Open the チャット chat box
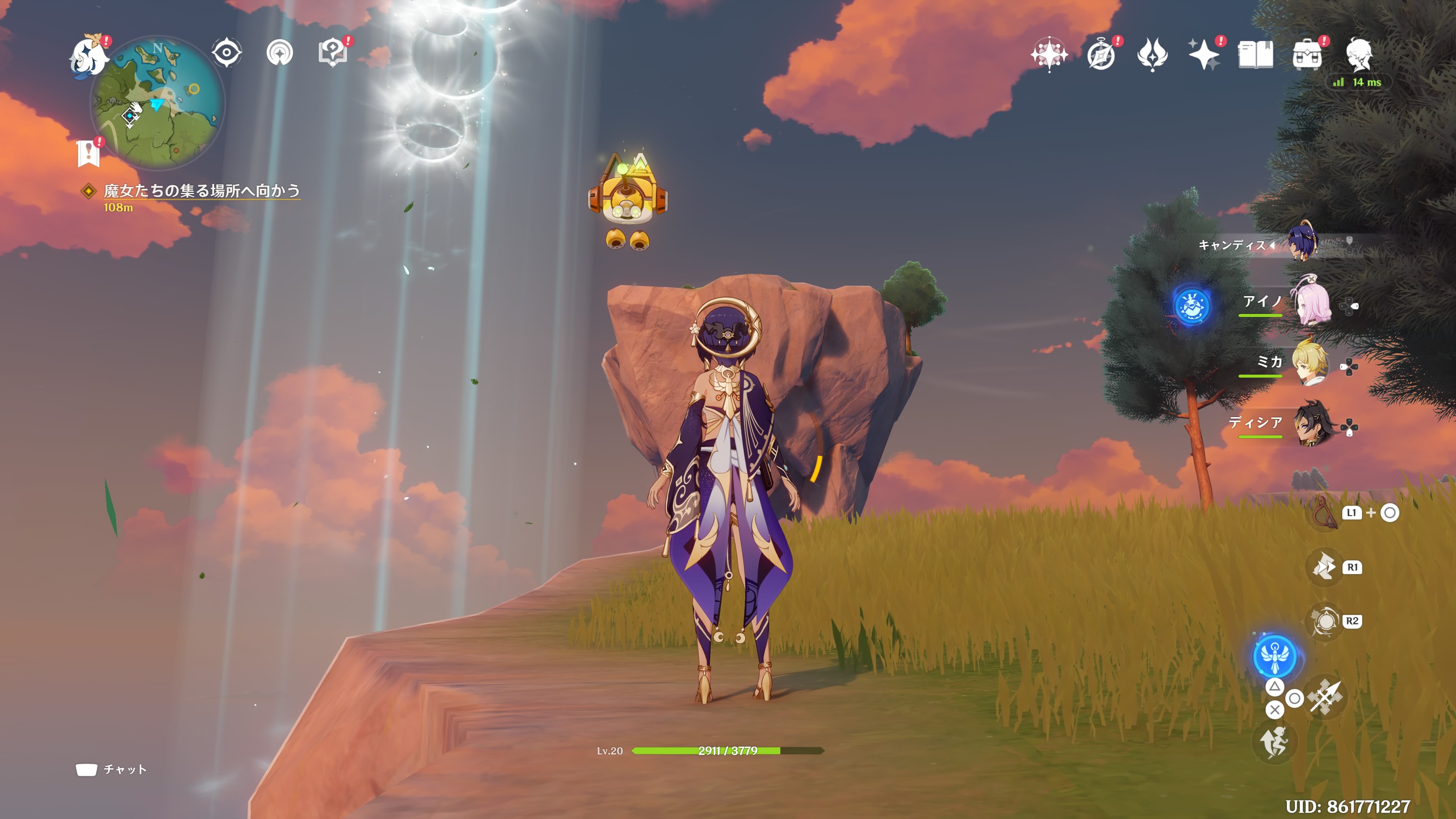Screen dimensions: 1456x819 [112, 769]
